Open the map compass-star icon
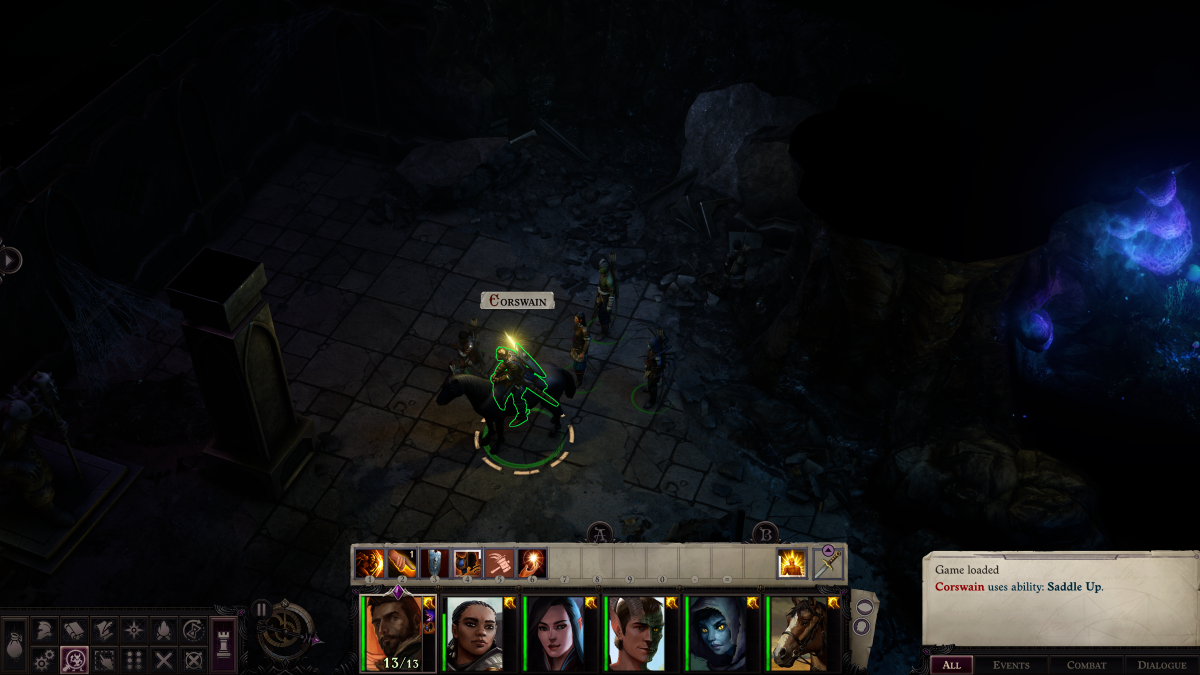This screenshot has height=675, width=1200. point(134,630)
